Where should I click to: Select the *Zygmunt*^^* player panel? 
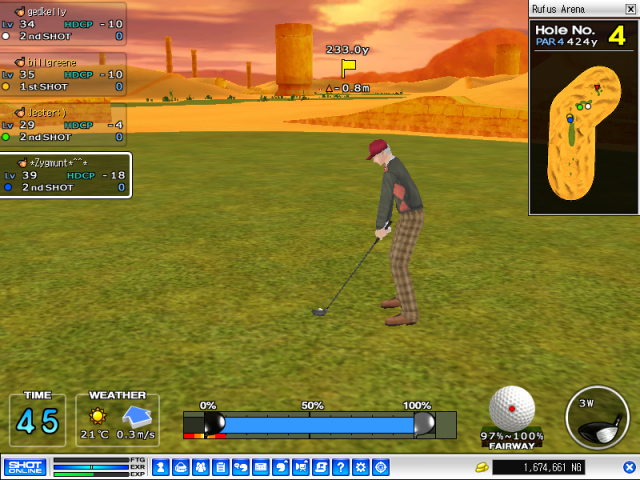click(65, 175)
